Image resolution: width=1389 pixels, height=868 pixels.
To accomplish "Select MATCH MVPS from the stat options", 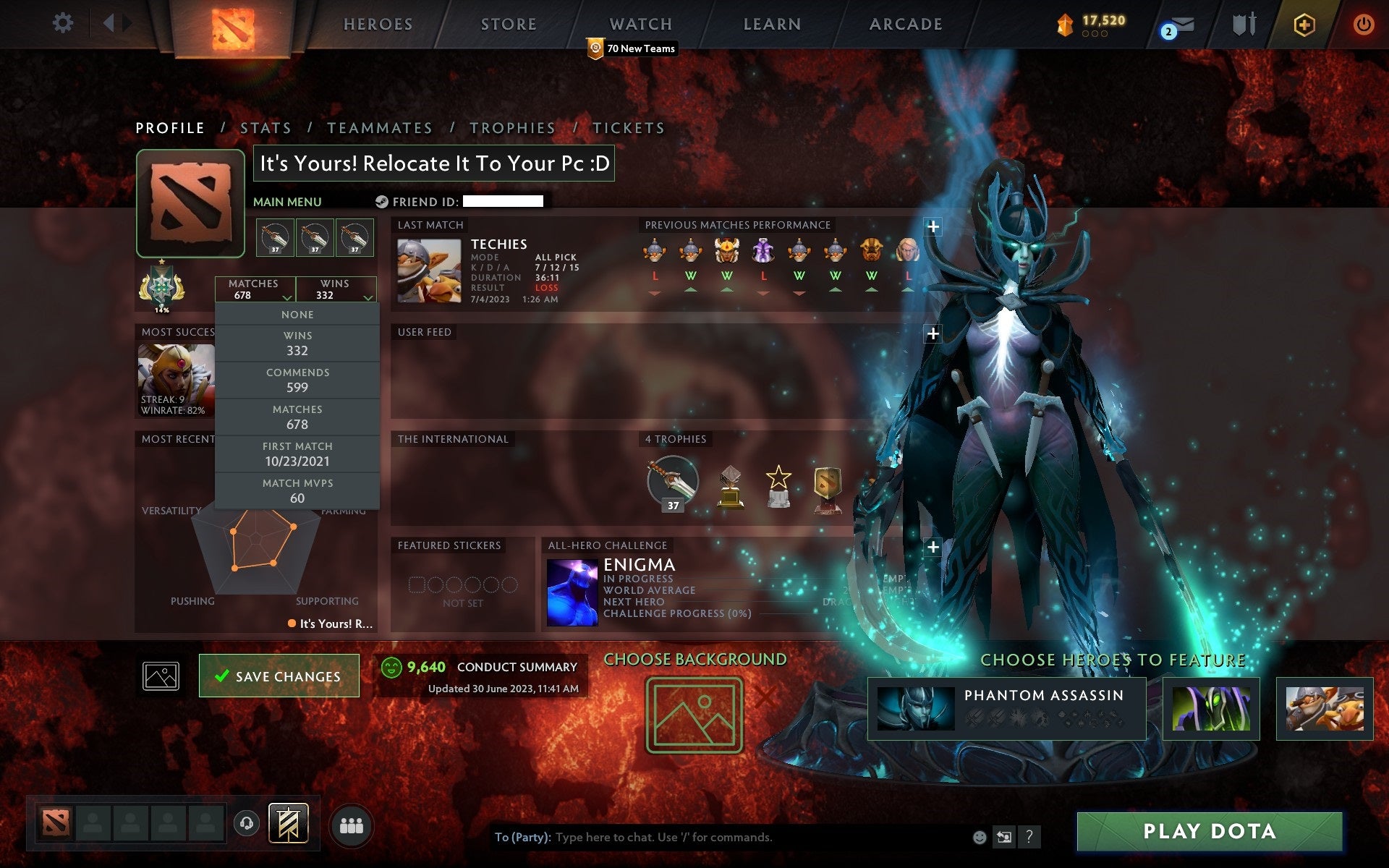I will 297,490.
